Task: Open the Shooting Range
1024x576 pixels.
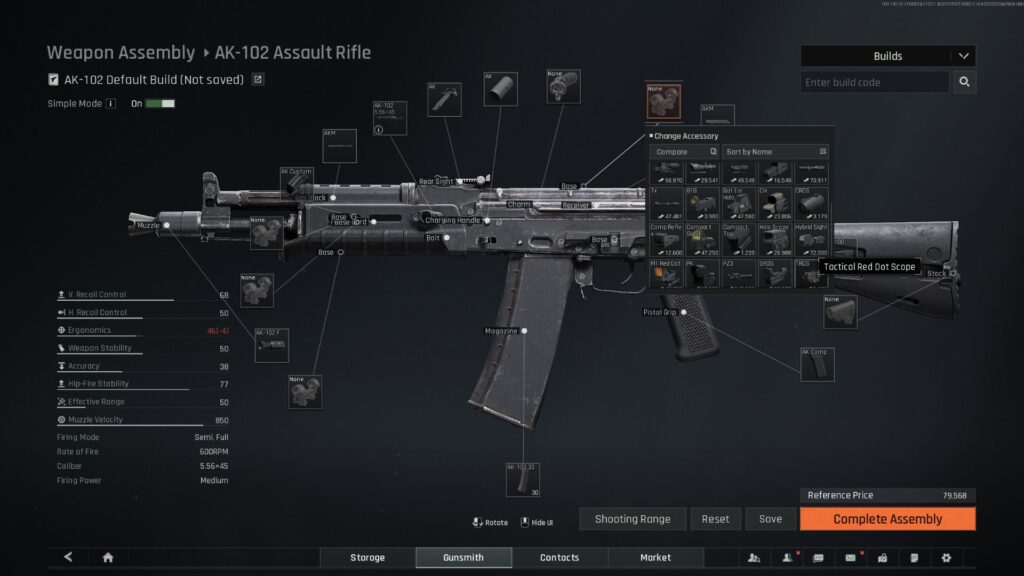Action: pos(631,519)
